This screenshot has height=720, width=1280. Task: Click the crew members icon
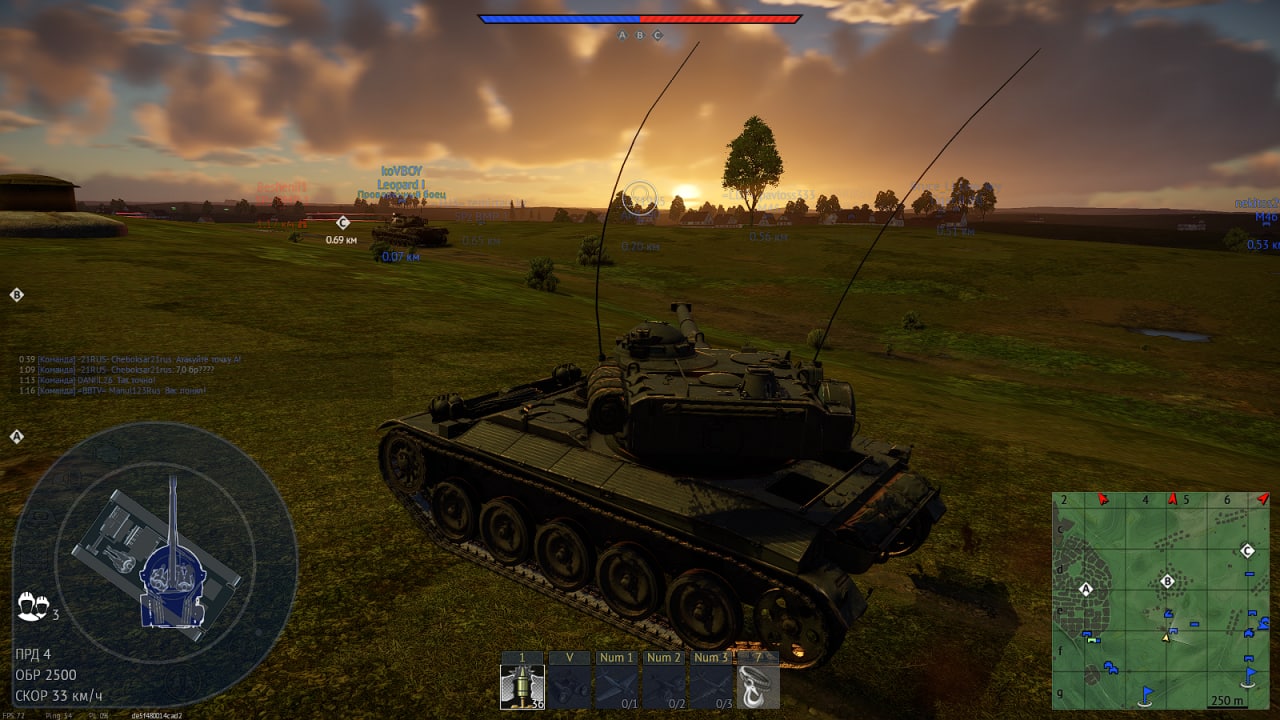pyautogui.click(x=31, y=606)
